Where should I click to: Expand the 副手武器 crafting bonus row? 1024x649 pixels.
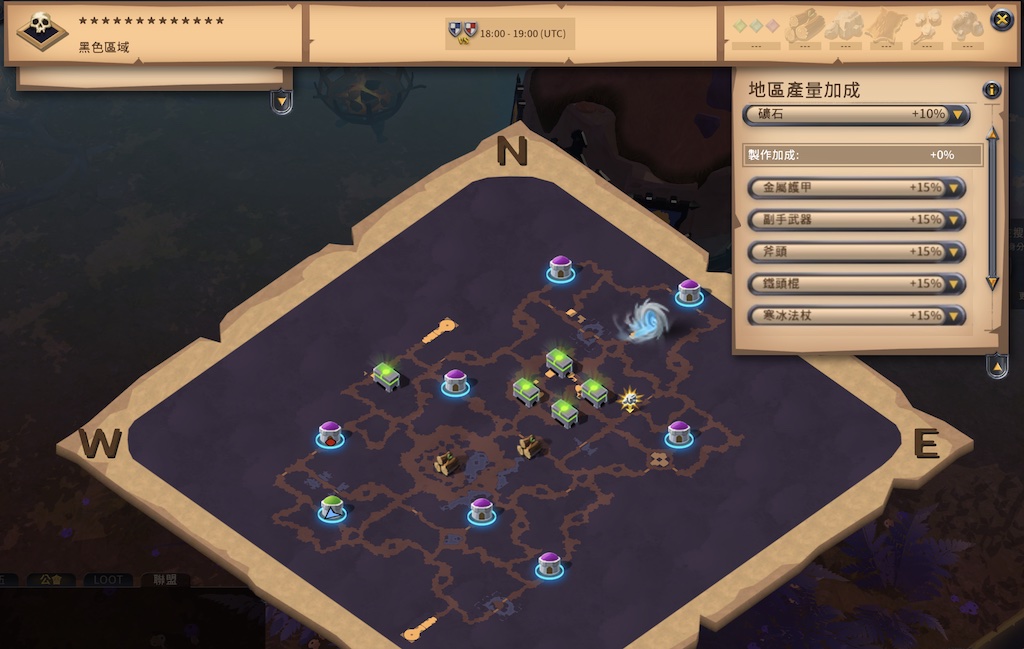(955, 220)
